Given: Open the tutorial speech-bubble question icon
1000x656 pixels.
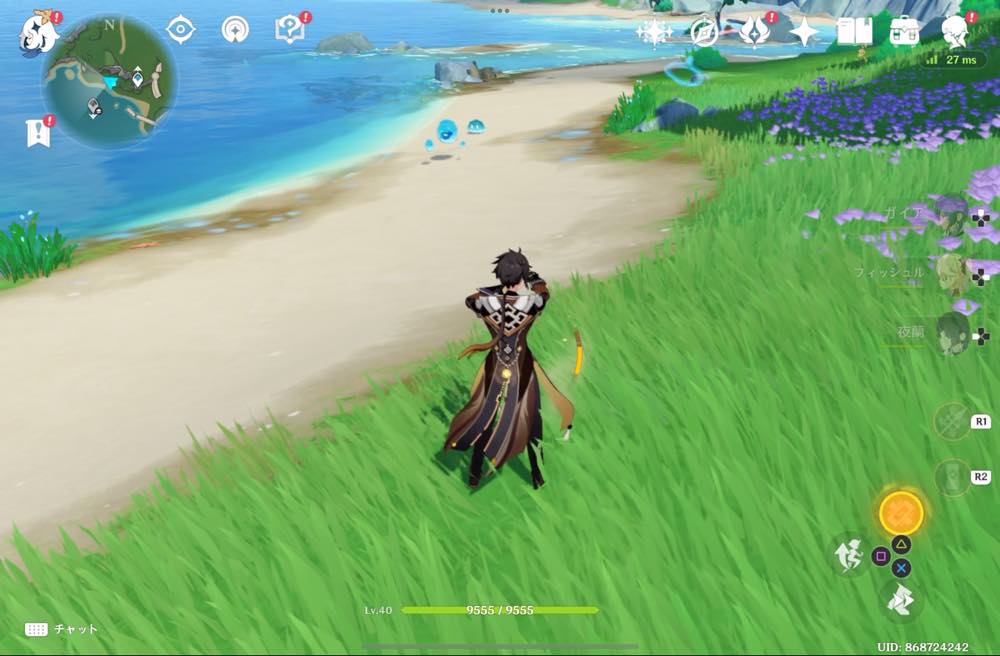Looking at the screenshot, I should click(288, 29).
